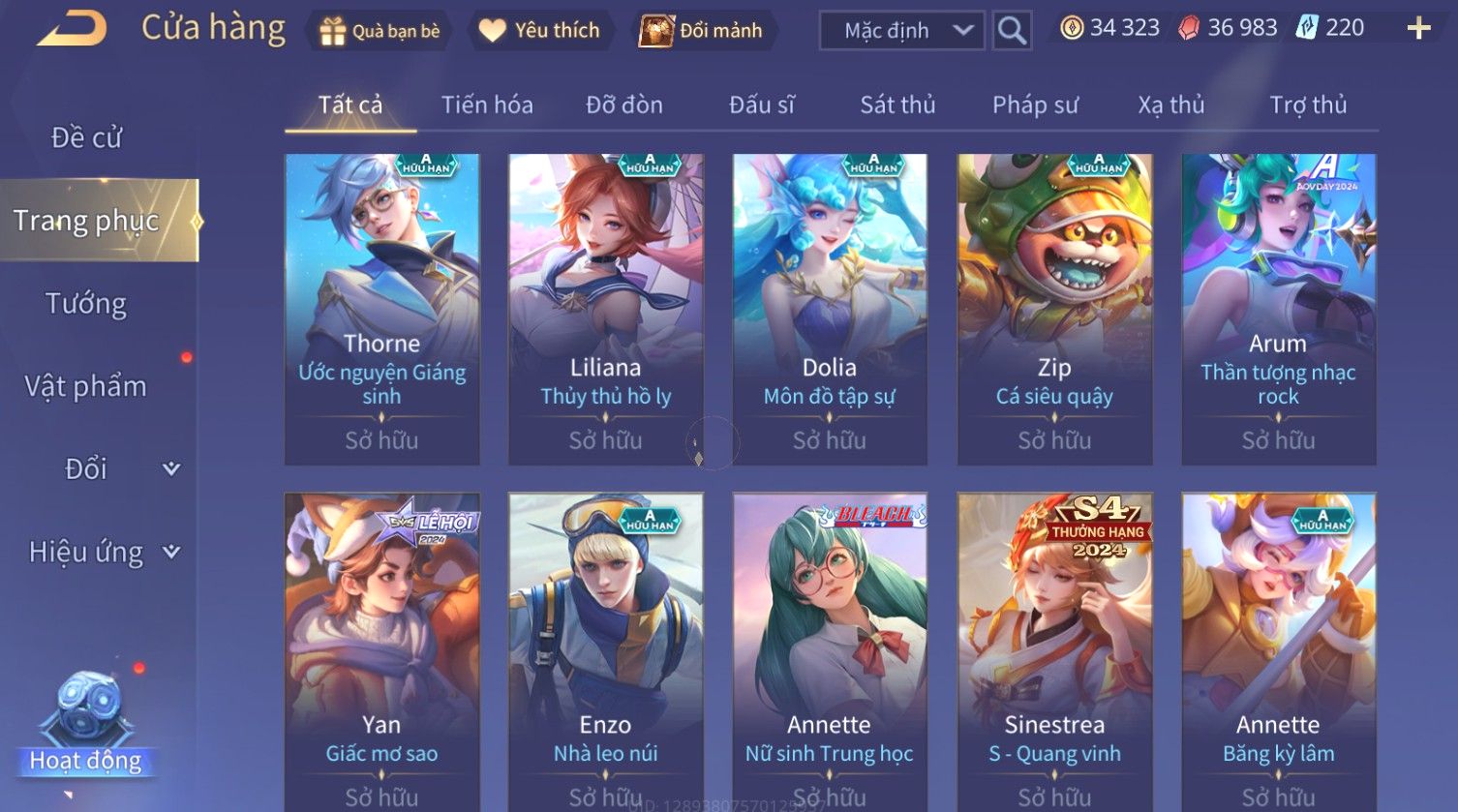Go to the Vật phẩm items section
The image size is (1458, 812).
pos(86,386)
